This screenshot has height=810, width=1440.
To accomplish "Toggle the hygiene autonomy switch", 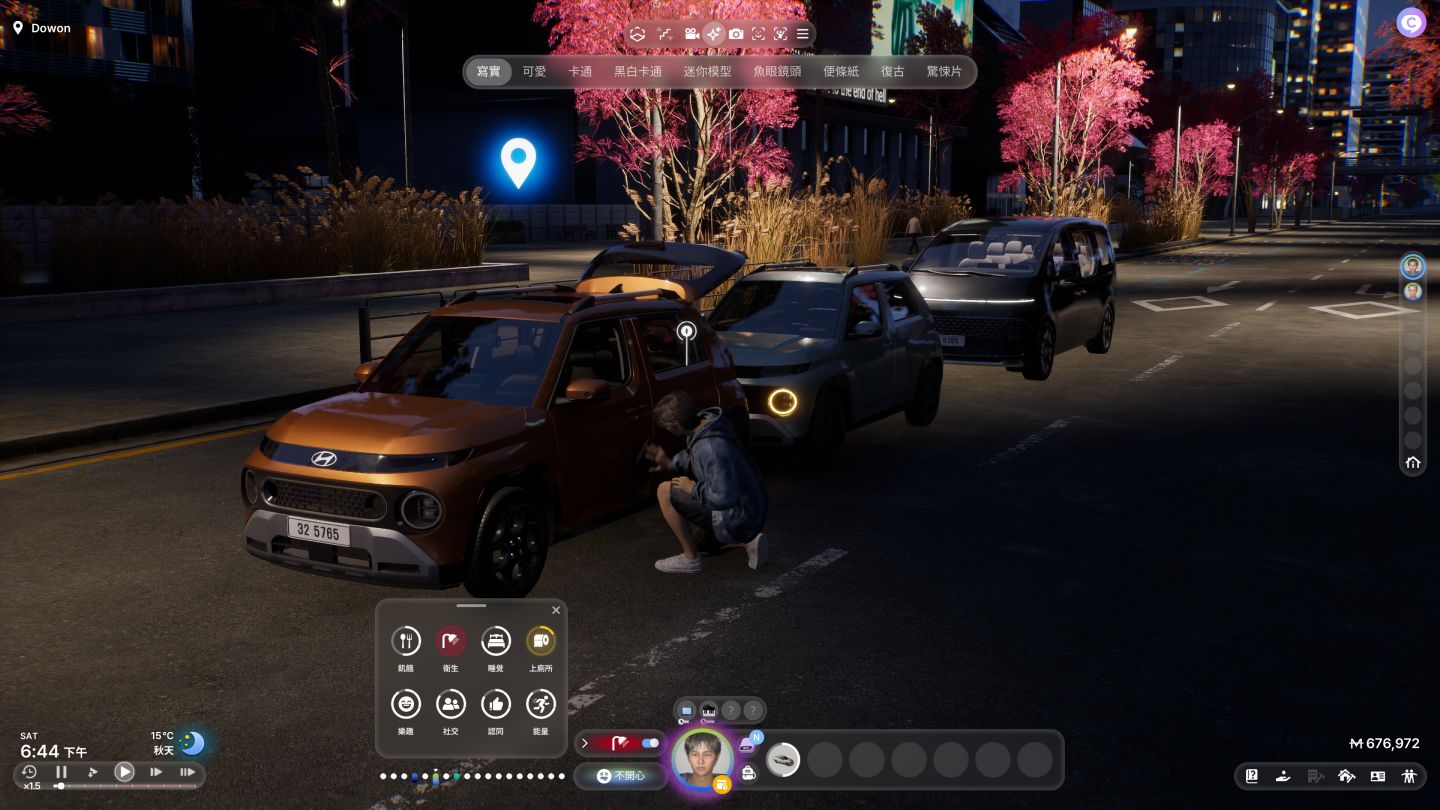I will coord(650,743).
